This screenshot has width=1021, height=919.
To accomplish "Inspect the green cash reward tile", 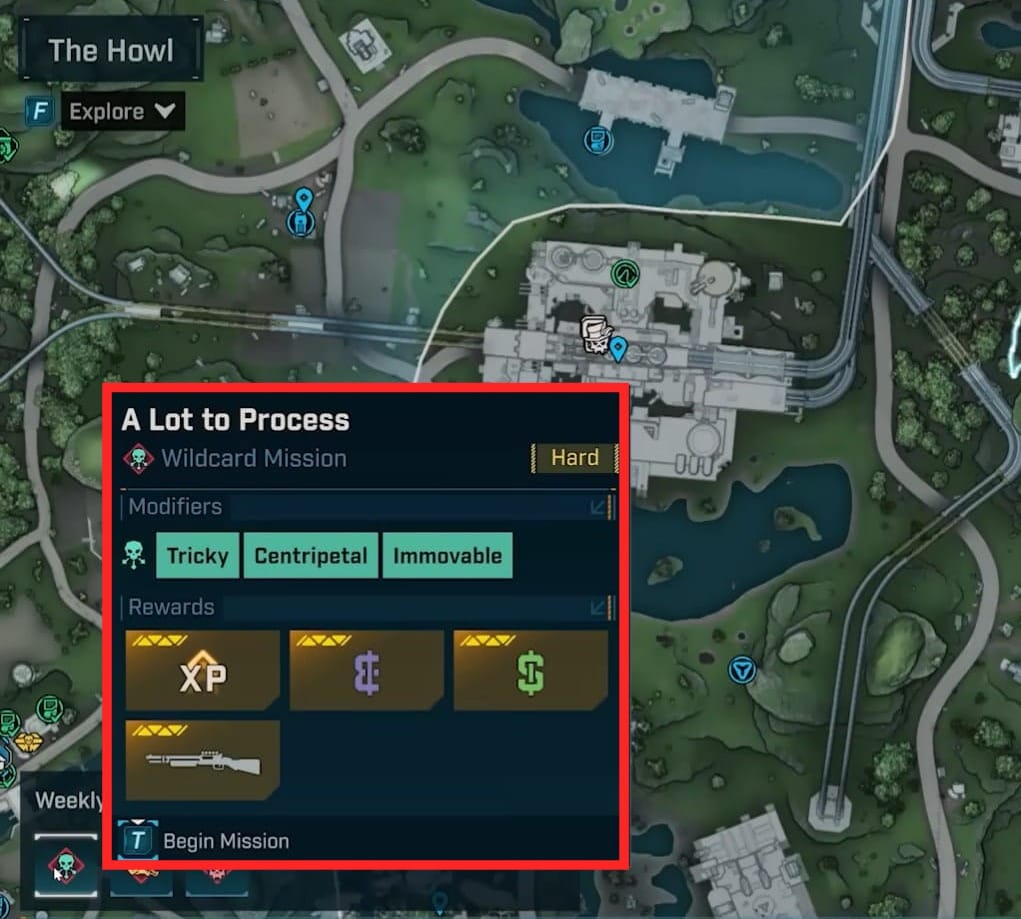I will pyautogui.click(x=530, y=670).
